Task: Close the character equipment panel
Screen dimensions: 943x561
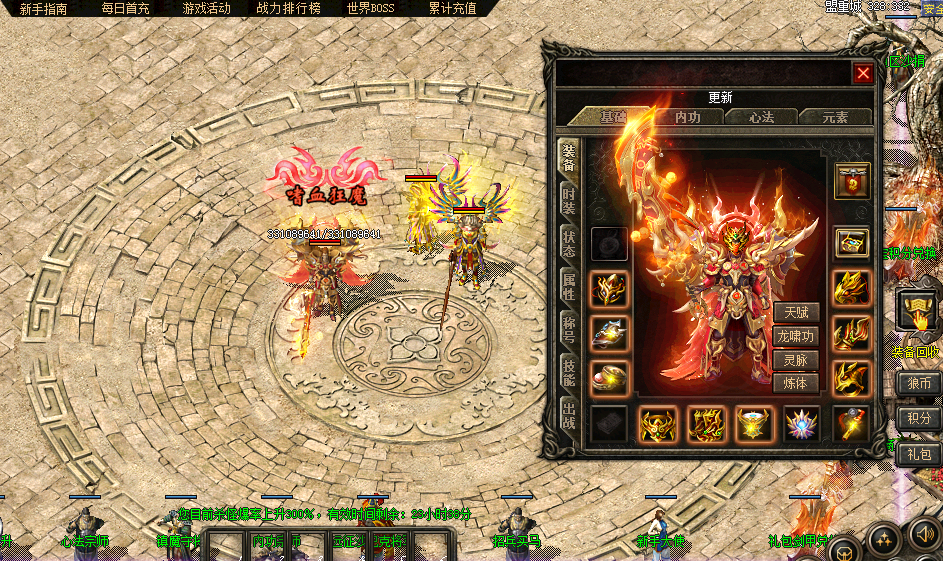Action: (x=862, y=73)
